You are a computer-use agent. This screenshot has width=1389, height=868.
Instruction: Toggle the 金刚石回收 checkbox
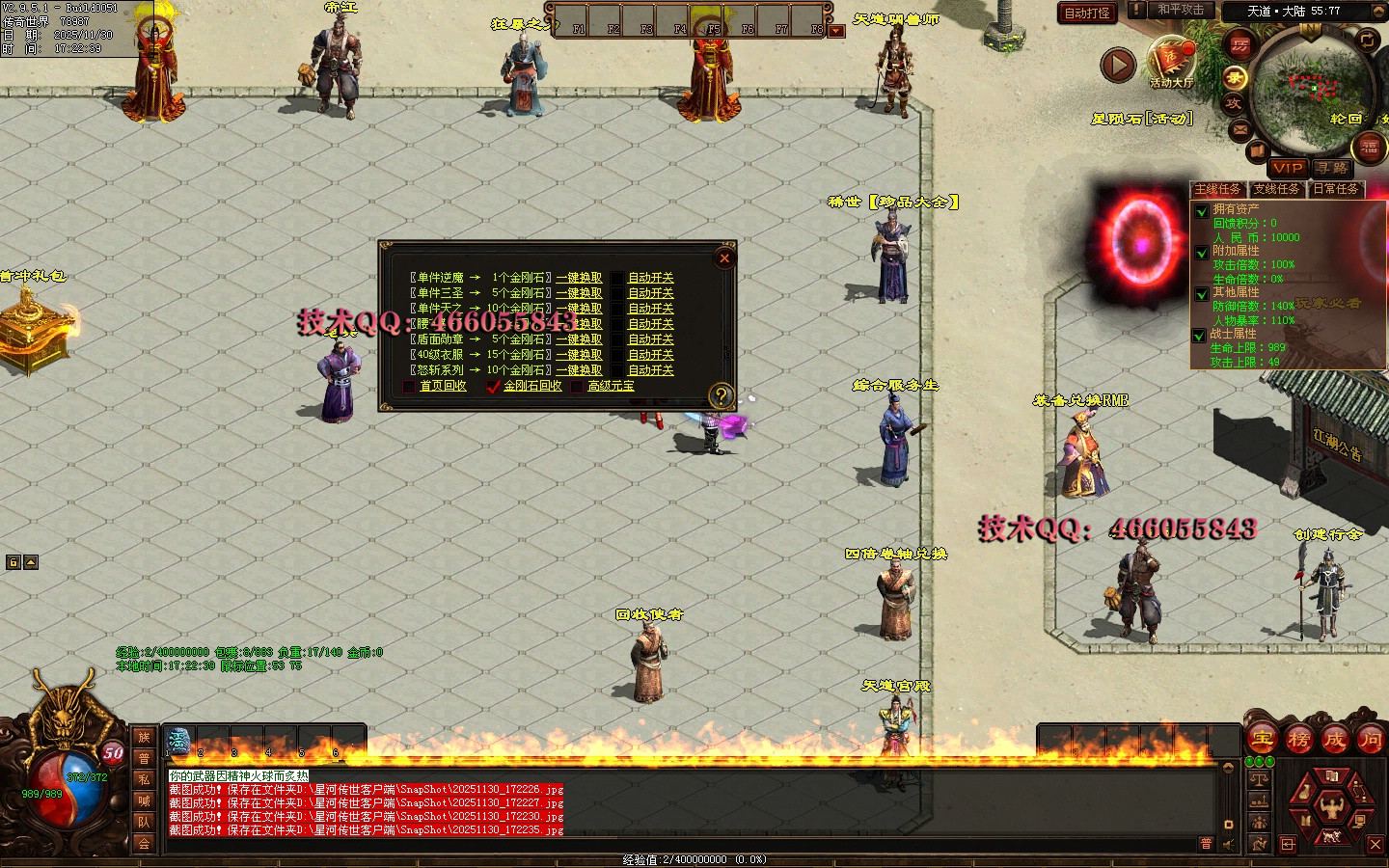click(493, 386)
